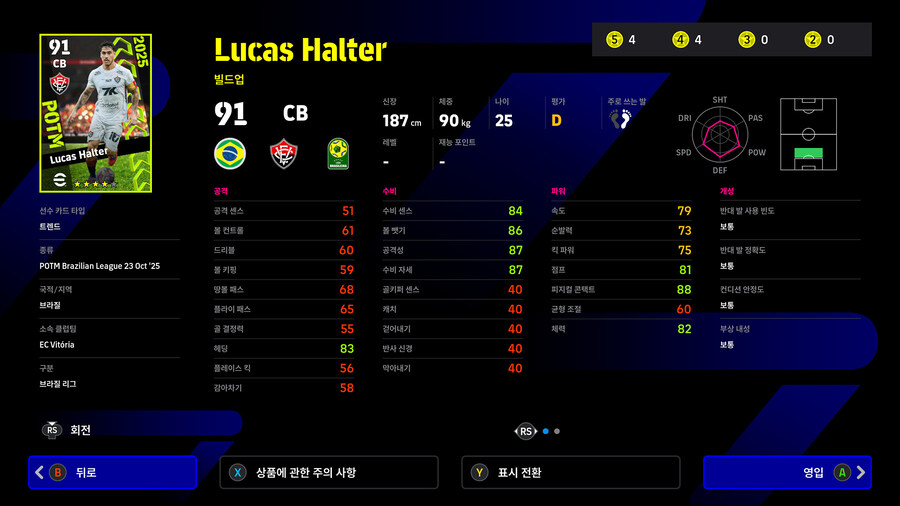Open 상품에 관한 주의 사항 notice
The height and width of the screenshot is (506, 900).
328,472
